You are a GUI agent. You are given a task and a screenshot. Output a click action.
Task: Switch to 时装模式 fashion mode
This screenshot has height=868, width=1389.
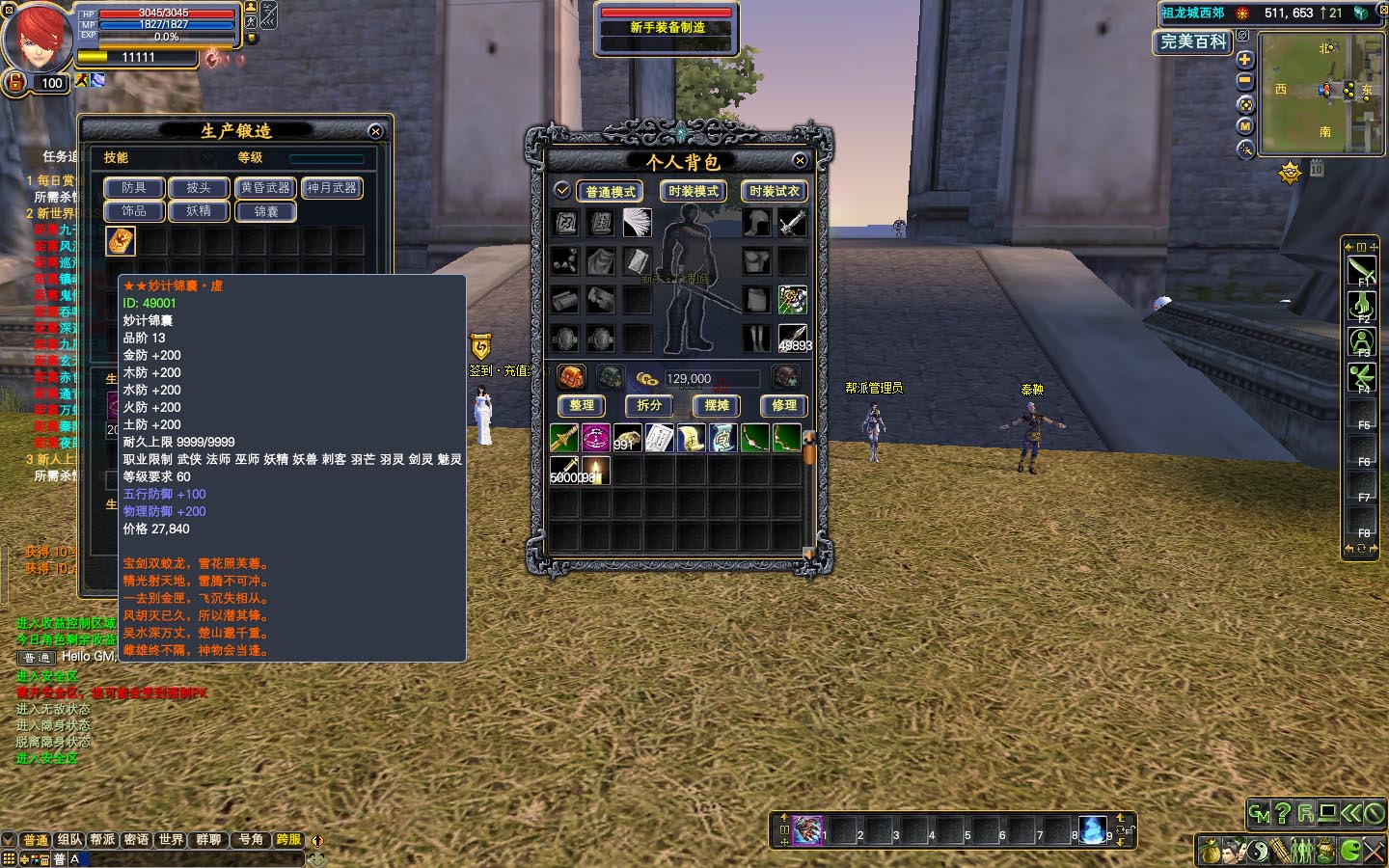[x=693, y=191]
